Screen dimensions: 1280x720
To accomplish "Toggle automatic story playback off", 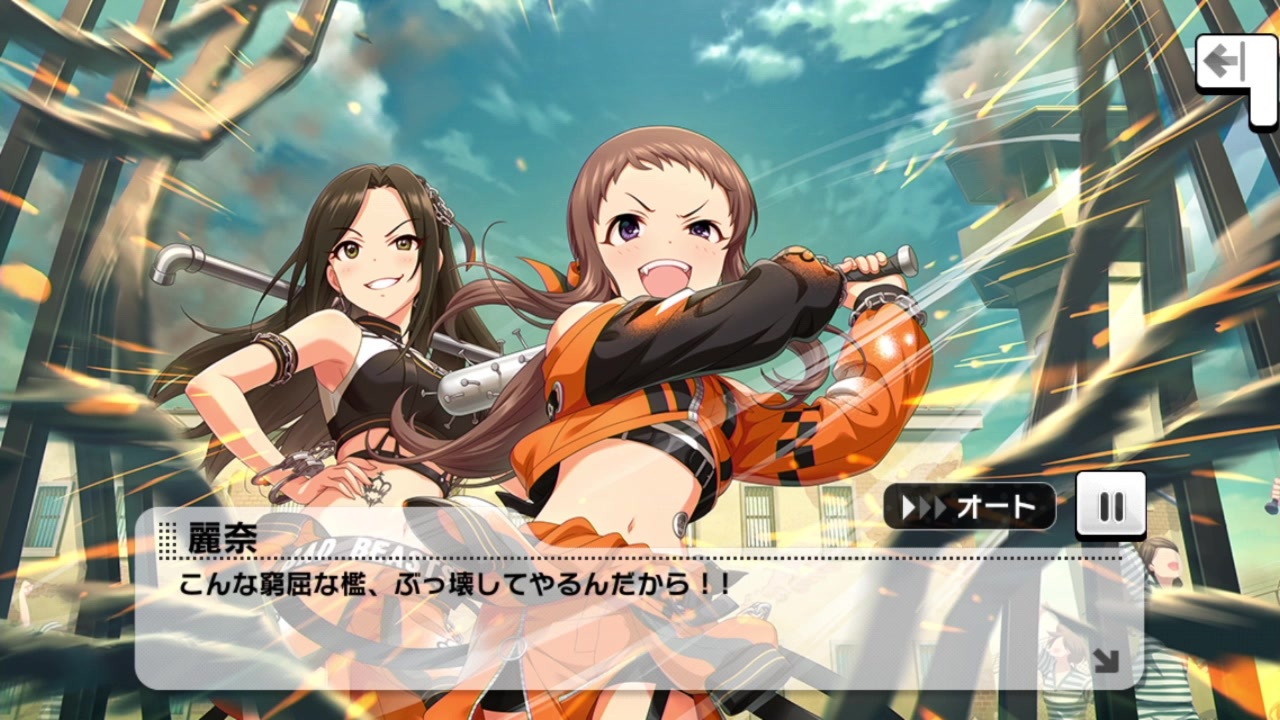I will [x=970, y=507].
